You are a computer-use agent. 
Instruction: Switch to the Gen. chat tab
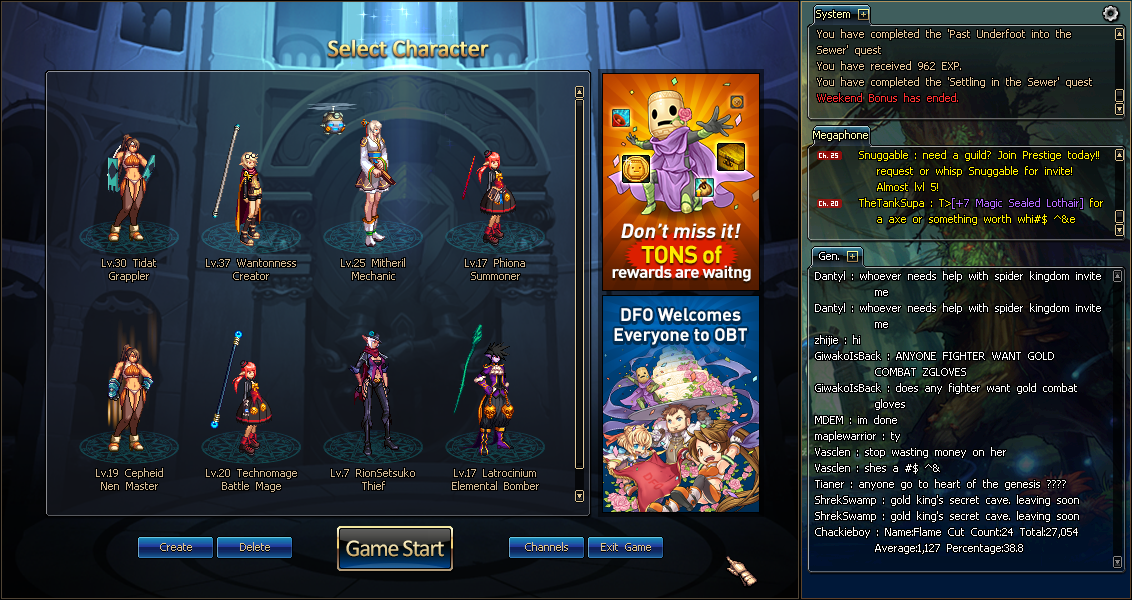828,256
